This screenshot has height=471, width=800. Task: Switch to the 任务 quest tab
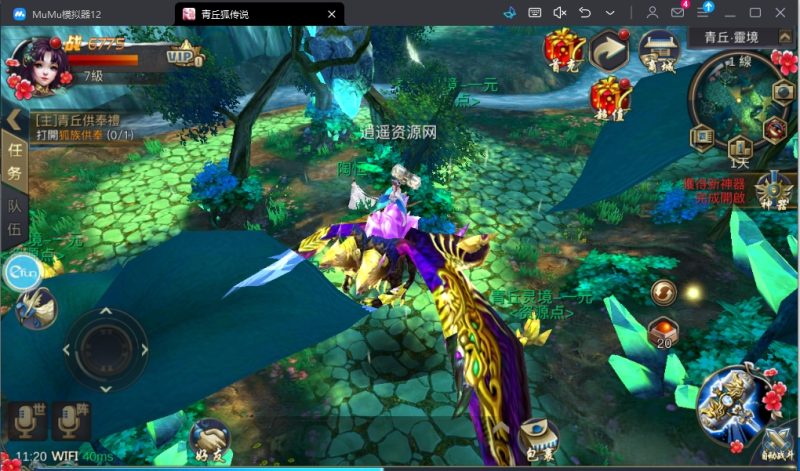tap(14, 159)
